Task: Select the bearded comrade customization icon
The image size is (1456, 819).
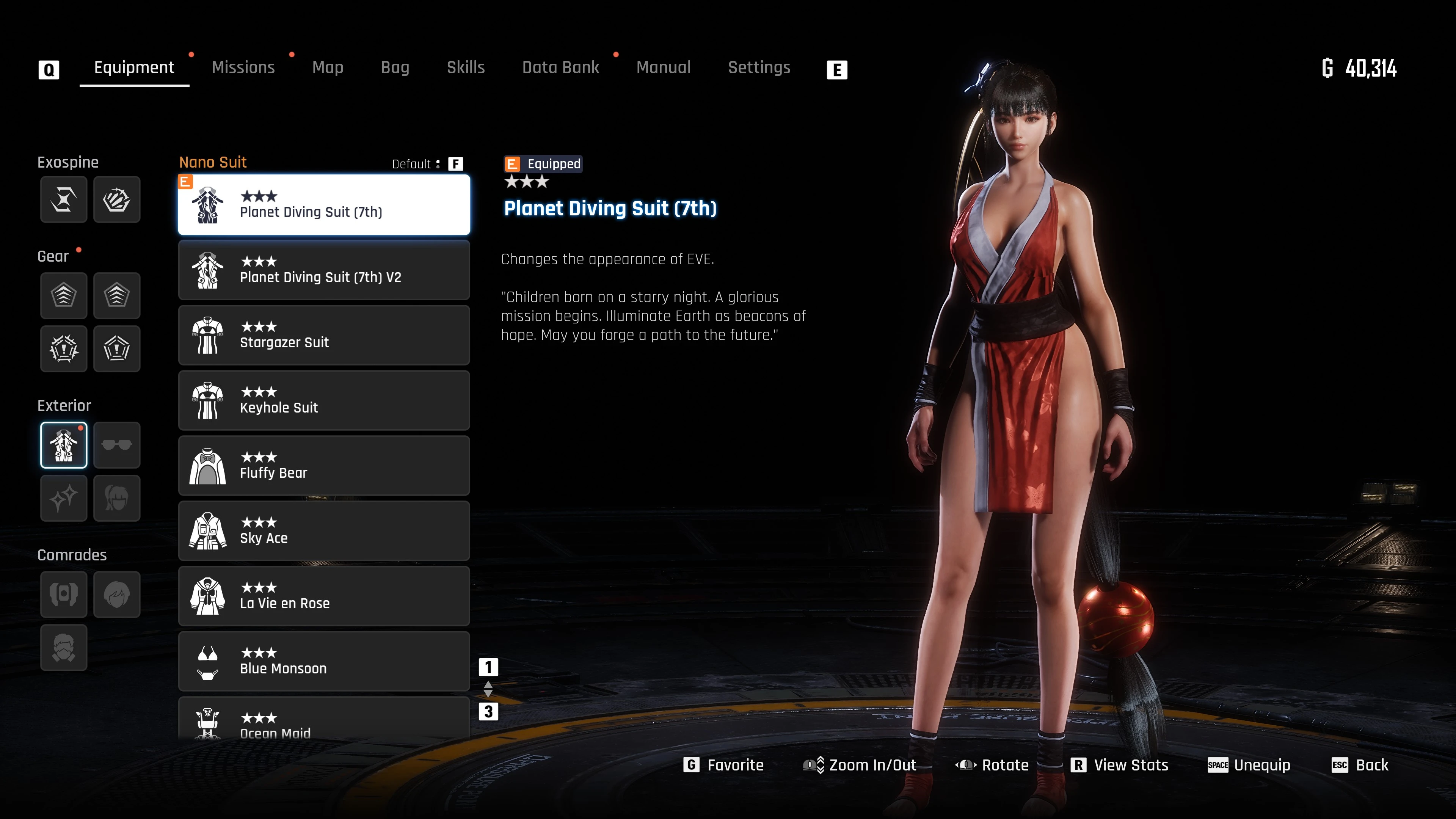Action: (x=63, y=648)
